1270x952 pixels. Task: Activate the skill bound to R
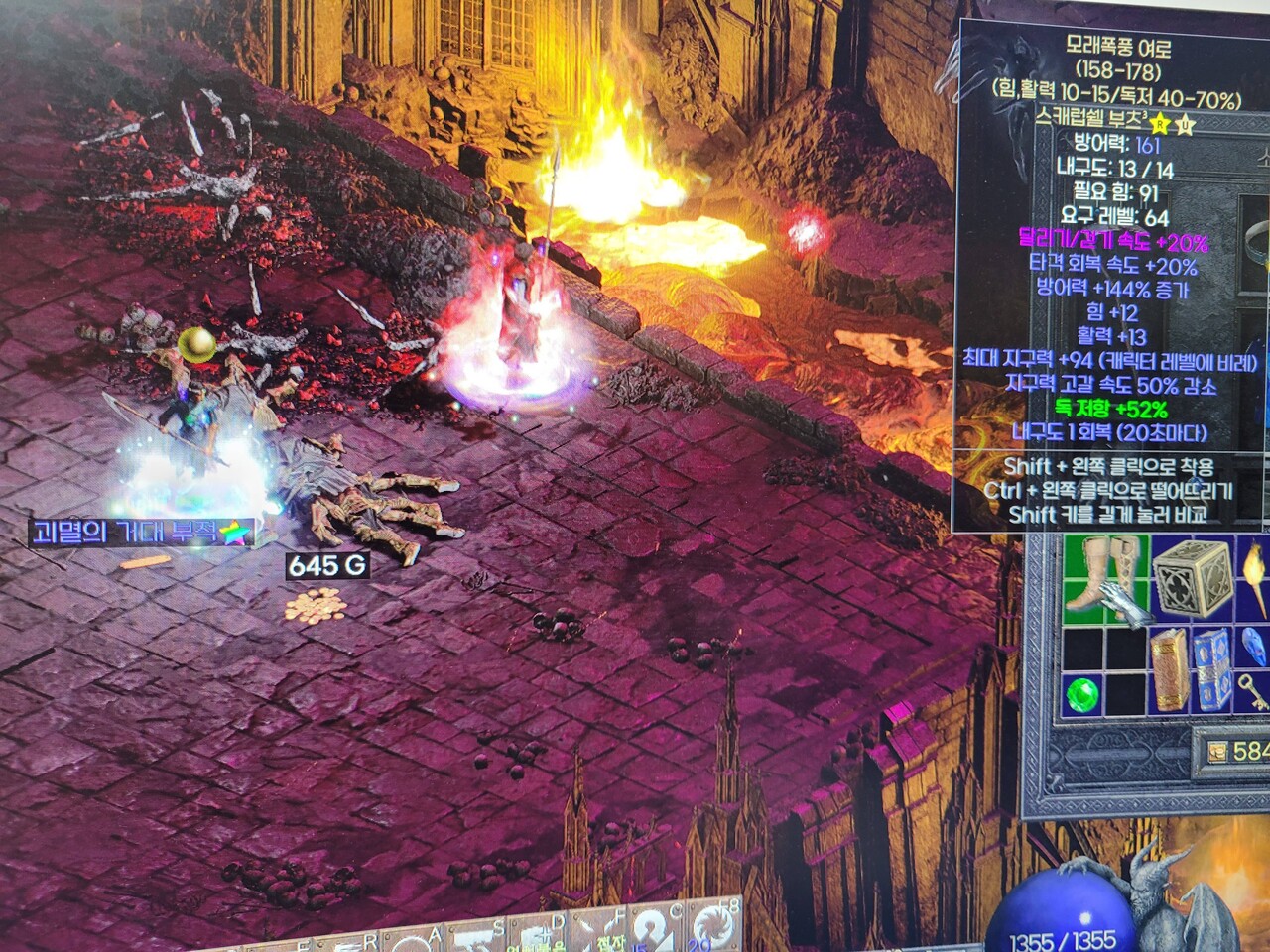click(352, 946)
